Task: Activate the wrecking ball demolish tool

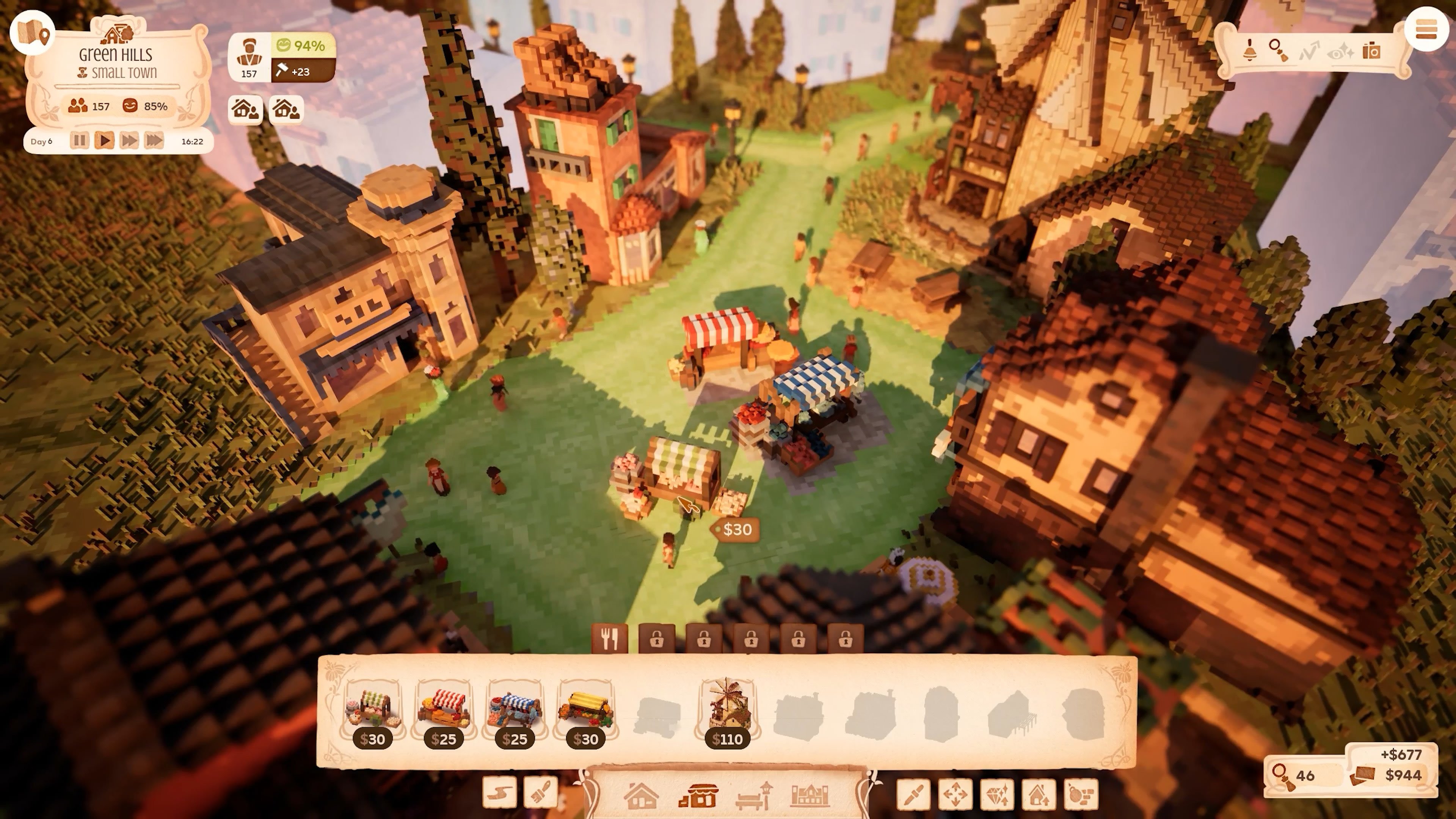Action: (1080, 794)
